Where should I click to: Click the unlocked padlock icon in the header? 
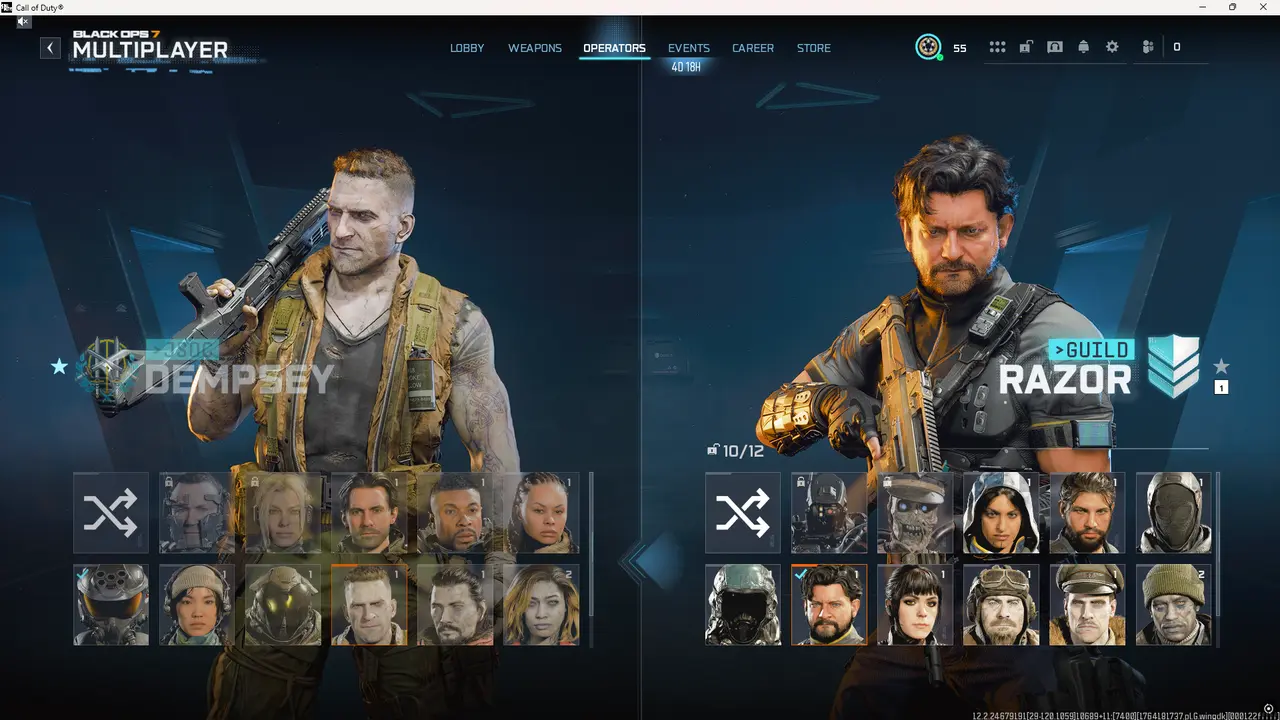(x=1026, y=46)
